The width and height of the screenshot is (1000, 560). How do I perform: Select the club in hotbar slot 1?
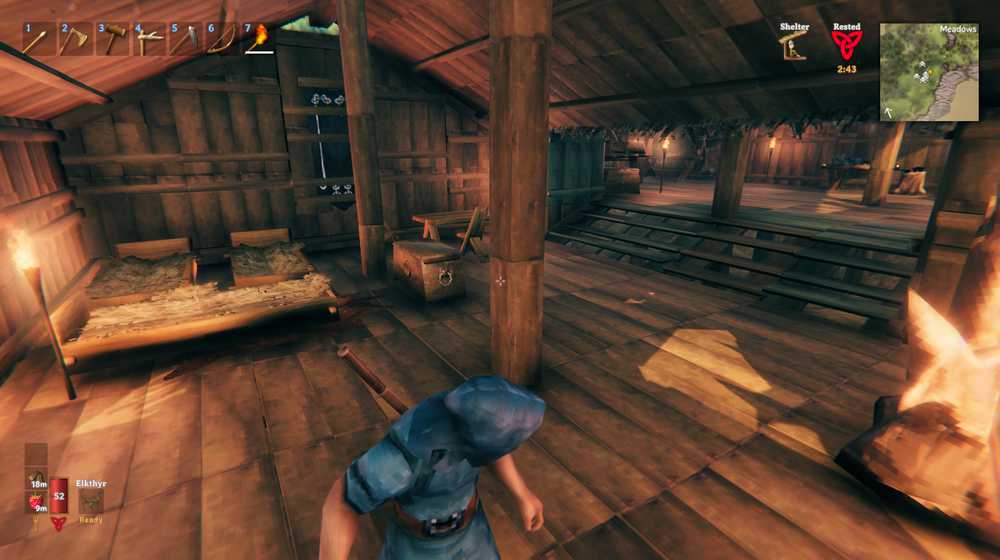[x=37, y=39]
